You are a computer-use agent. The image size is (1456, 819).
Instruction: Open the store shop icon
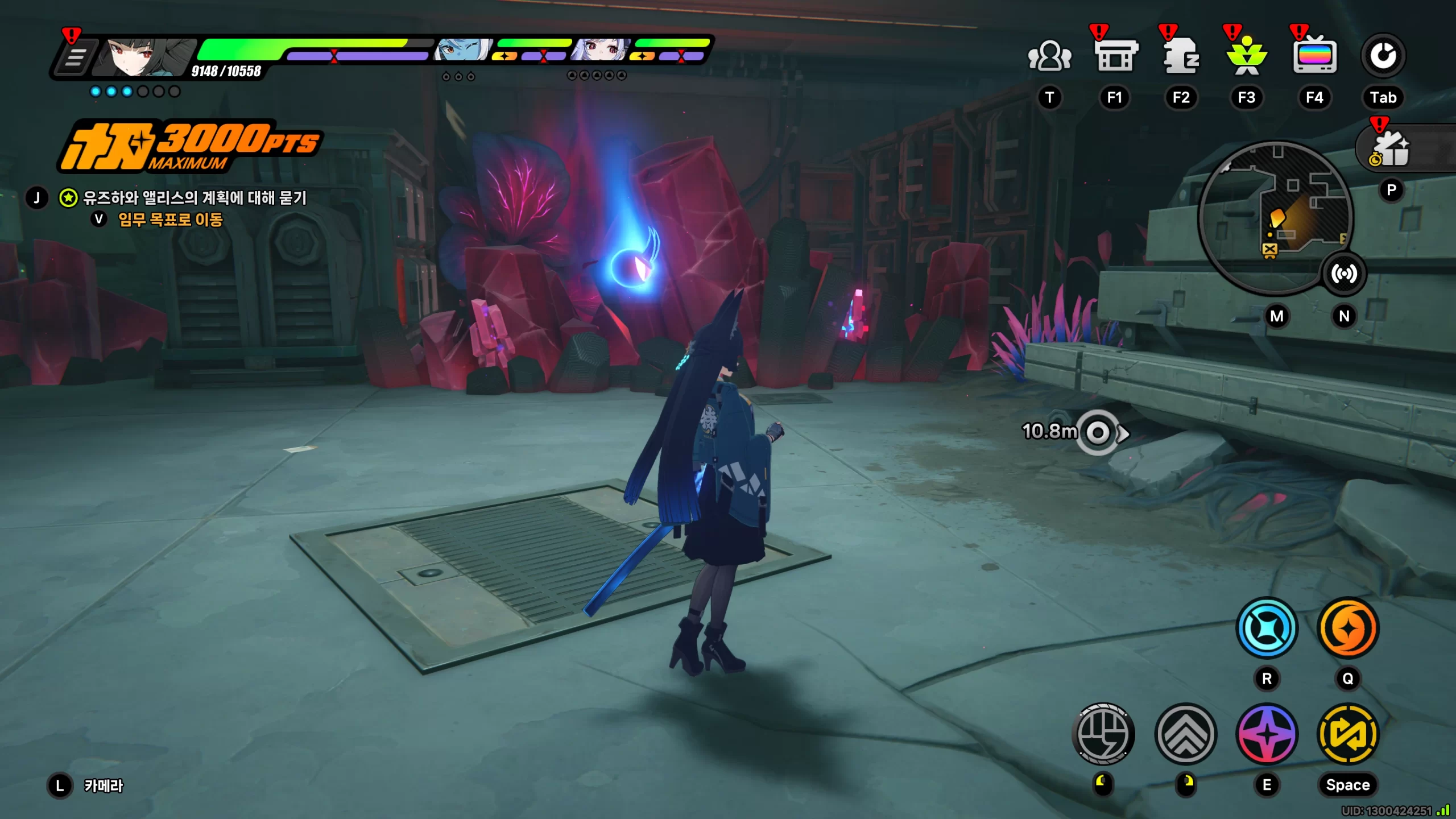tap(1115, 56)
